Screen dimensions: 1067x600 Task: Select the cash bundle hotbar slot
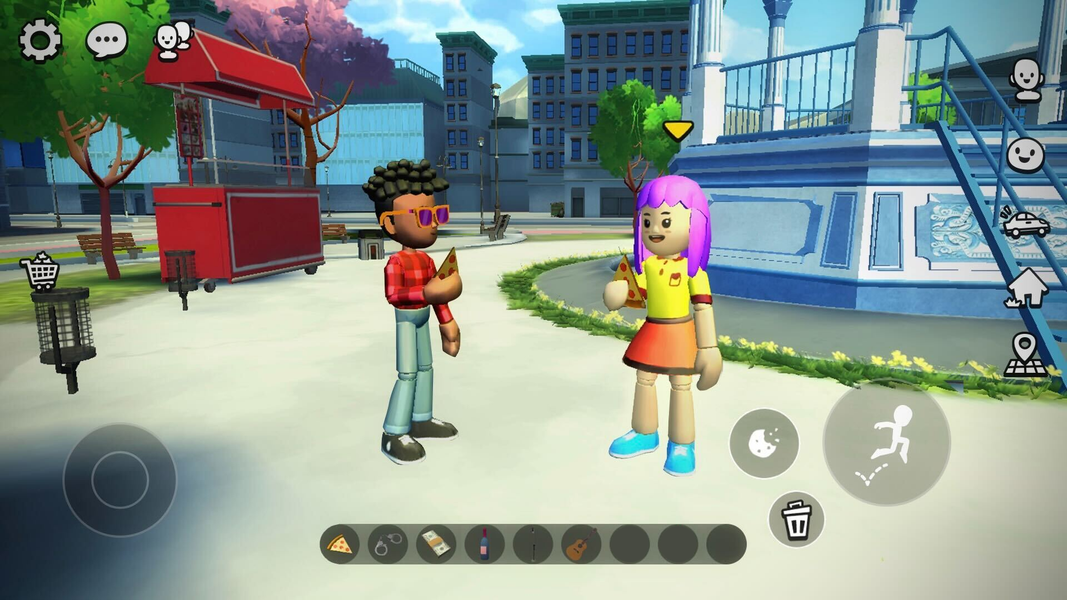coord(436,545)
